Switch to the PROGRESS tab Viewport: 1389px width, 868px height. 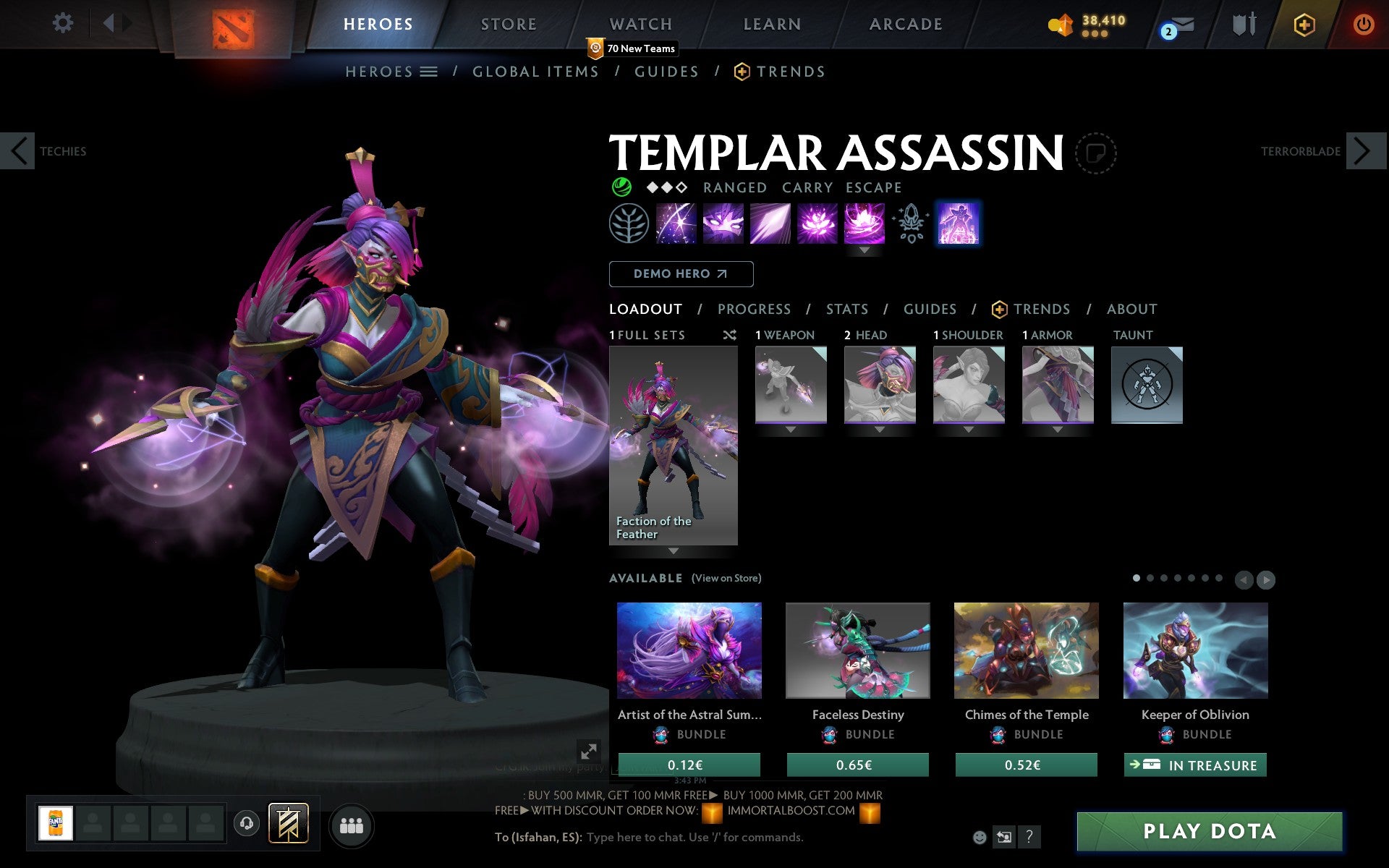(x=754, y=309)
